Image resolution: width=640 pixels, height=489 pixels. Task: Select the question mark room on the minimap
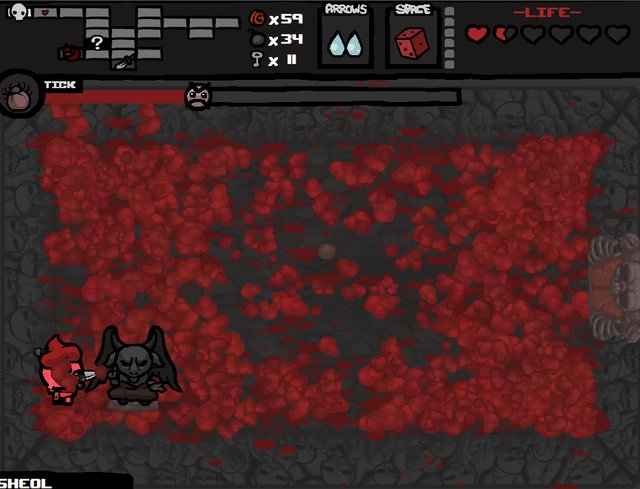97,43
